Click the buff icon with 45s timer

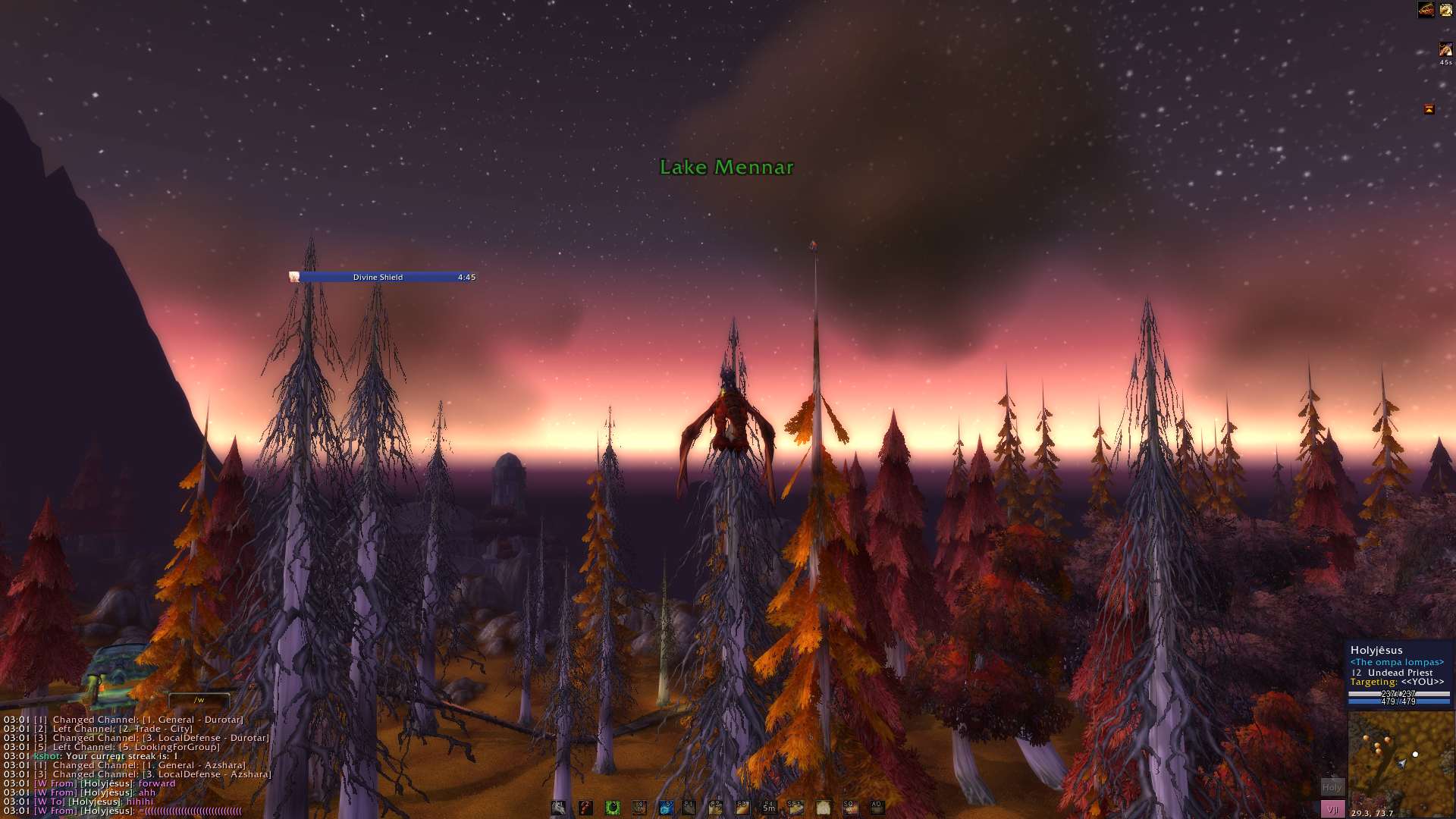pos(1445,50)
